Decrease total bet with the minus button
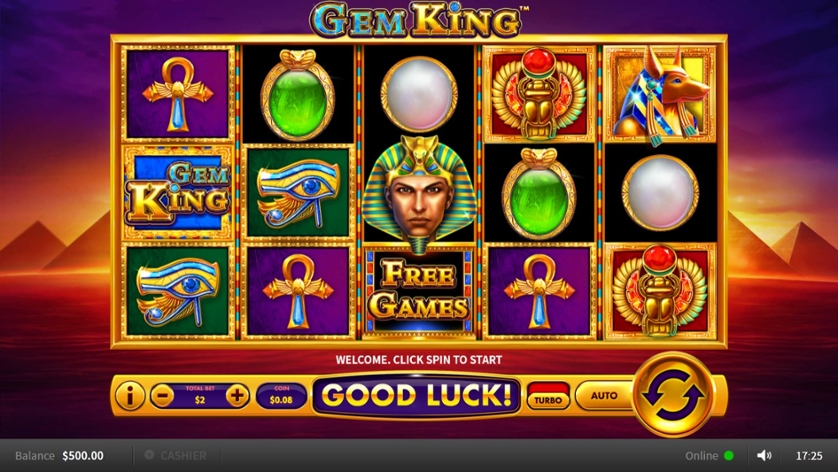Viewport: 838px width, 472px height. tap(162, 396)
